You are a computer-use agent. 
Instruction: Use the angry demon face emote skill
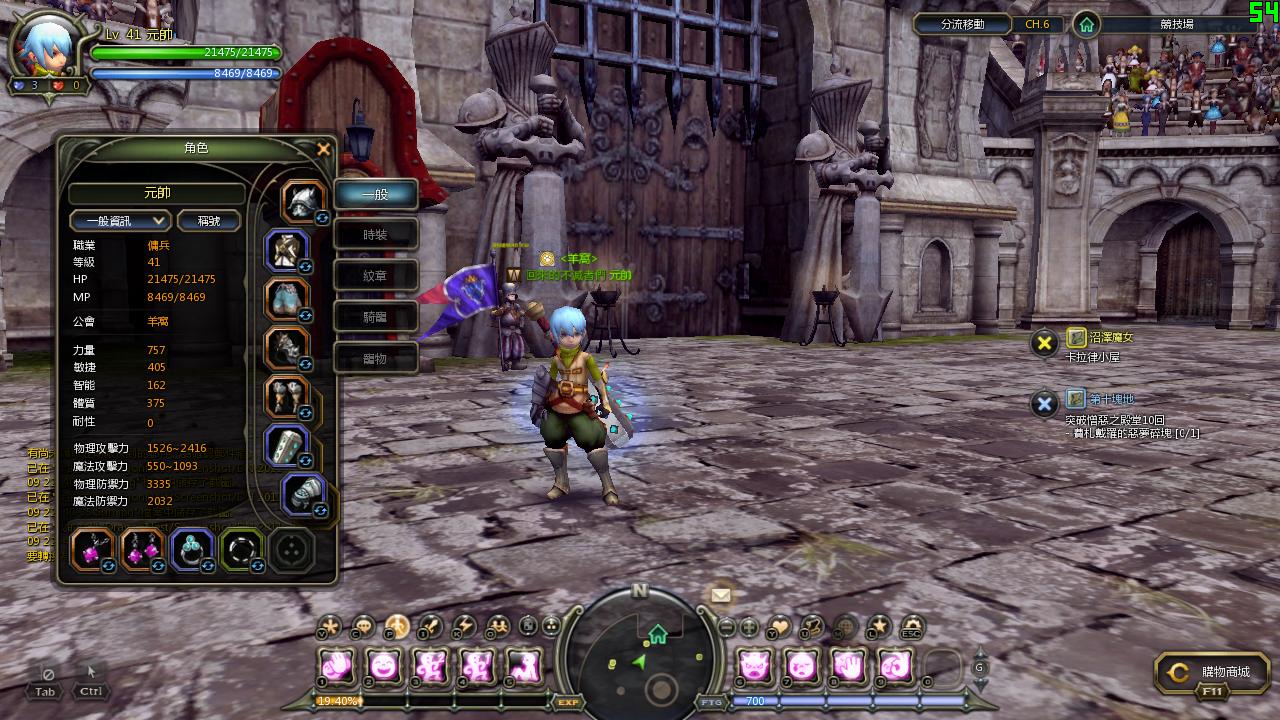coord(753,665)
